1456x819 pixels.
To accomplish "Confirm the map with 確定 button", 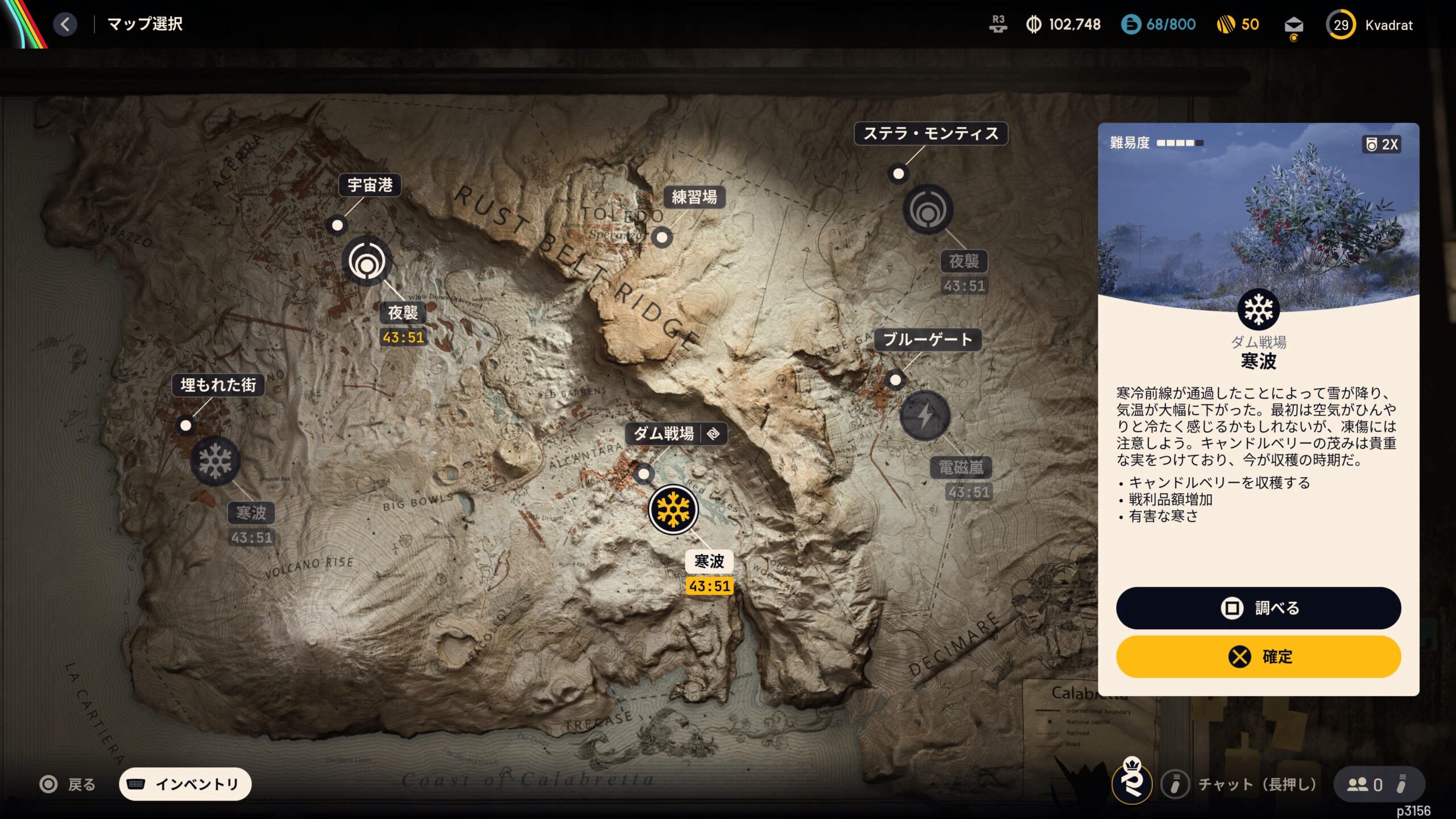I will click(1258, 656).
